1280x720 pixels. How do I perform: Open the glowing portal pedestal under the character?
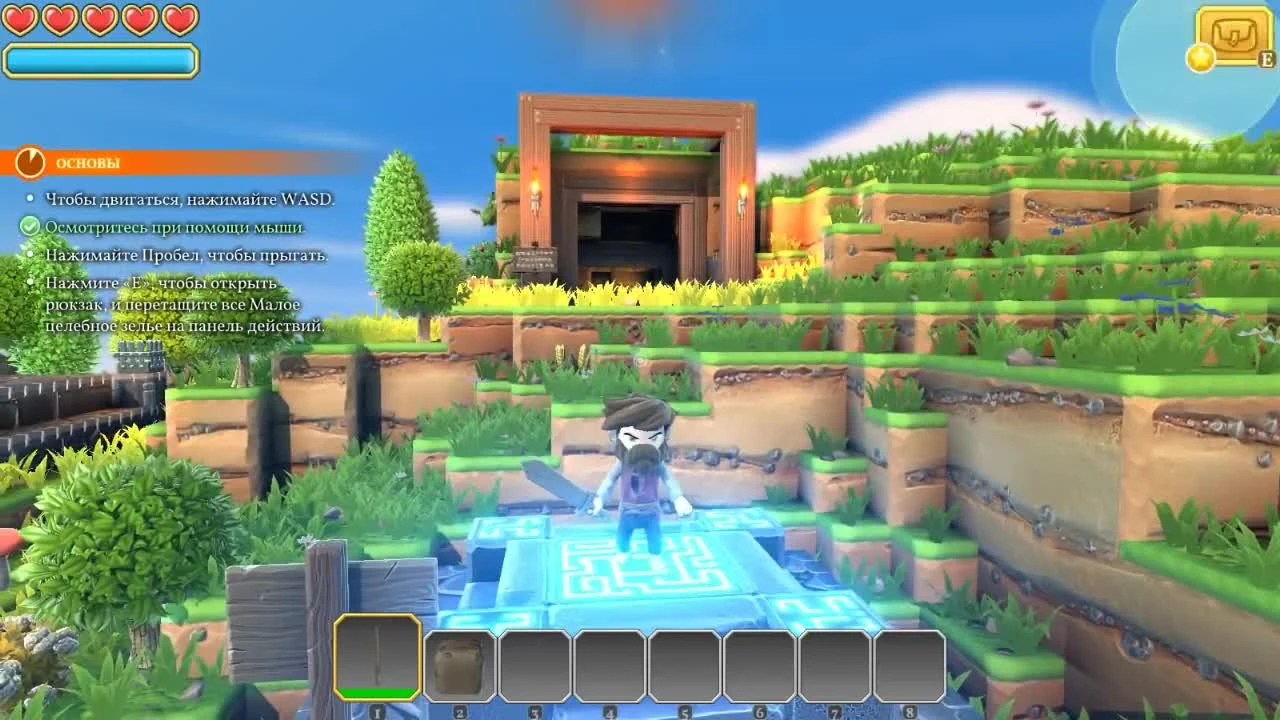point(640,565)
